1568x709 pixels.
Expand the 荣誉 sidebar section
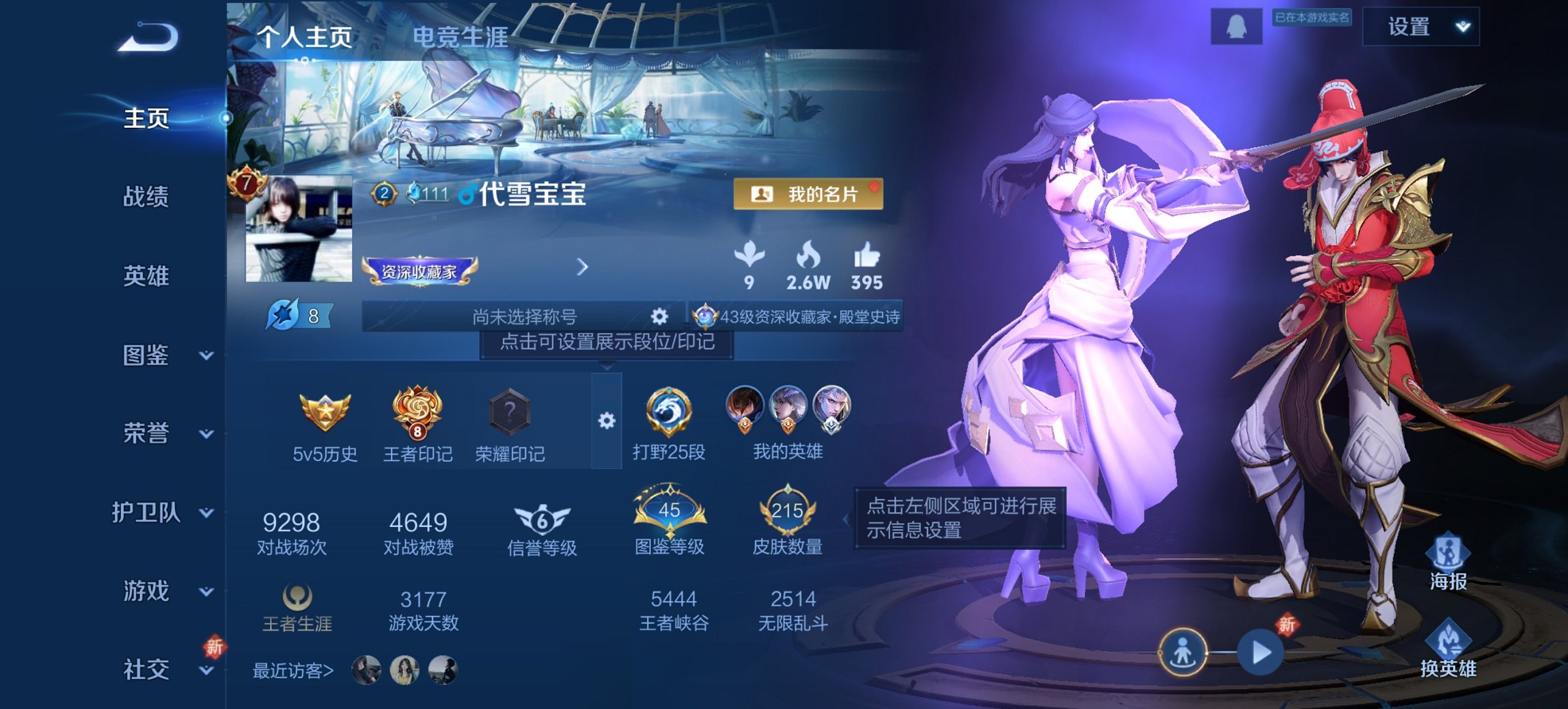coord(146,434)
